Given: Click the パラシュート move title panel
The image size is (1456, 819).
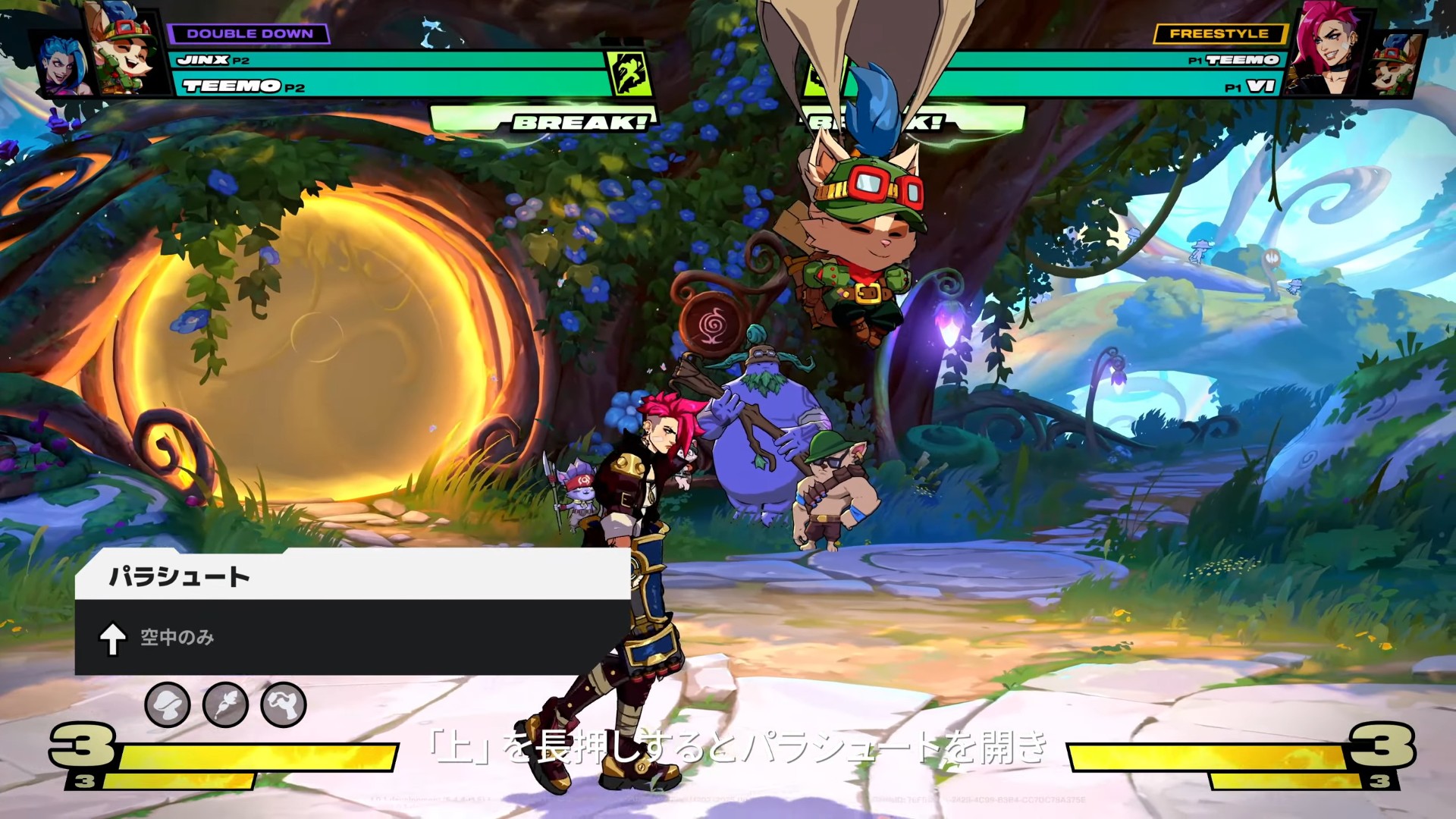Looking at the screenshot, I should (x=353, y=576).
